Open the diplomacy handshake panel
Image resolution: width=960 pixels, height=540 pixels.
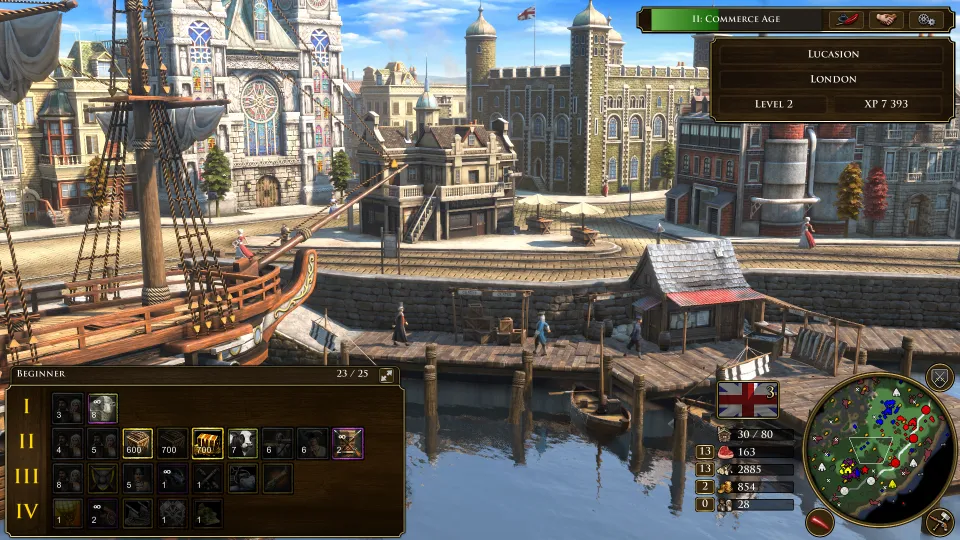[886, 20]
